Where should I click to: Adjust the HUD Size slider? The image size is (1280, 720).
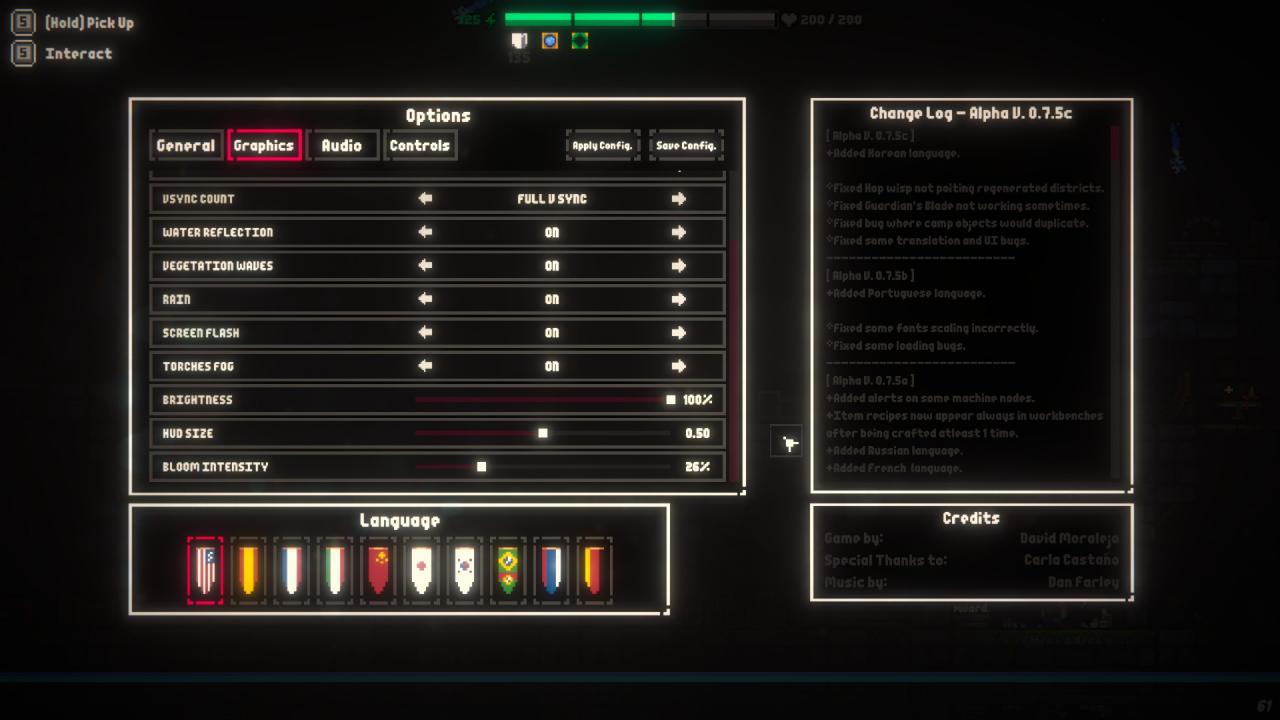pos(543,433)
